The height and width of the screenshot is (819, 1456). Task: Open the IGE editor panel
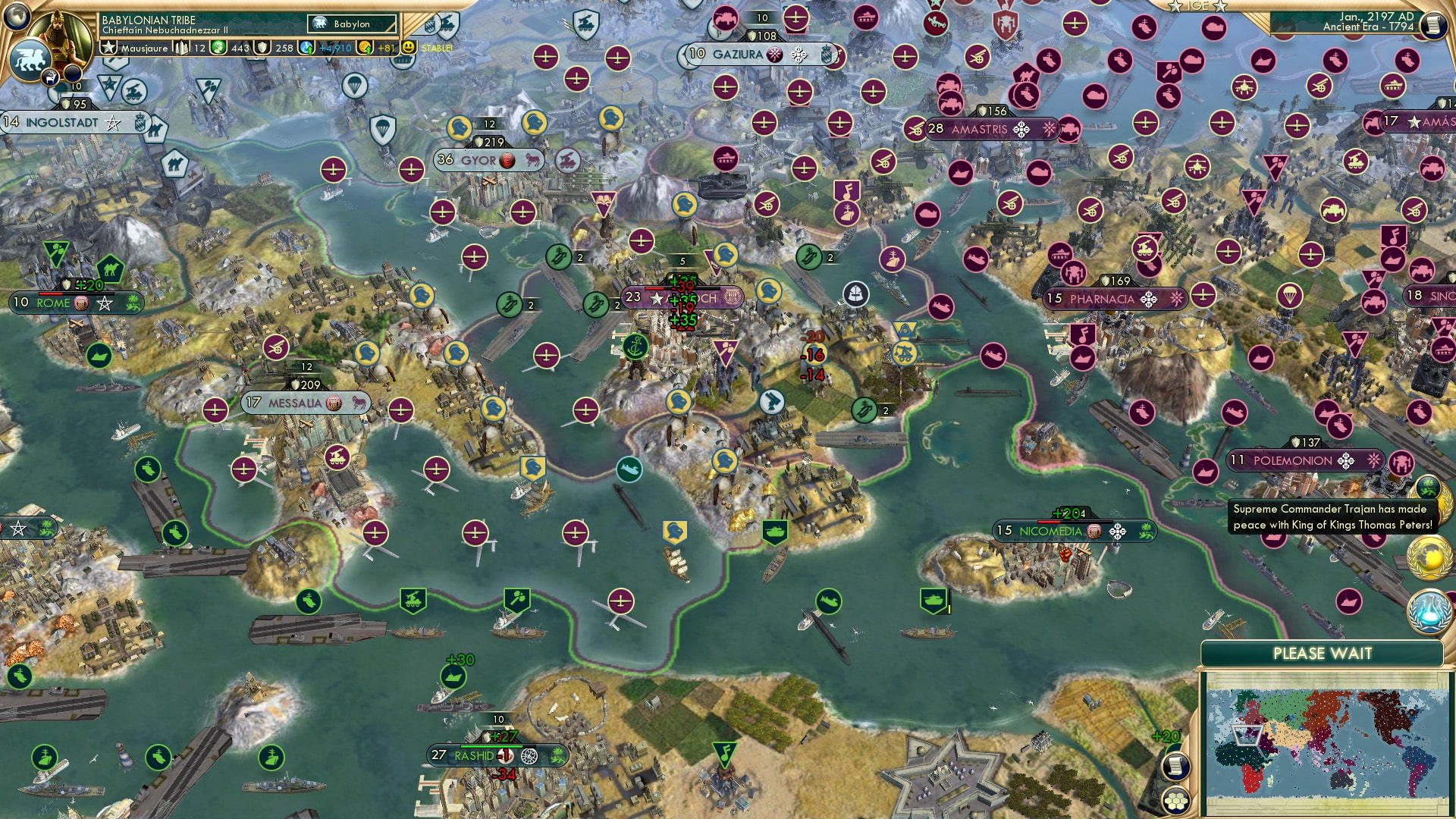click(x=1197, y=6)
